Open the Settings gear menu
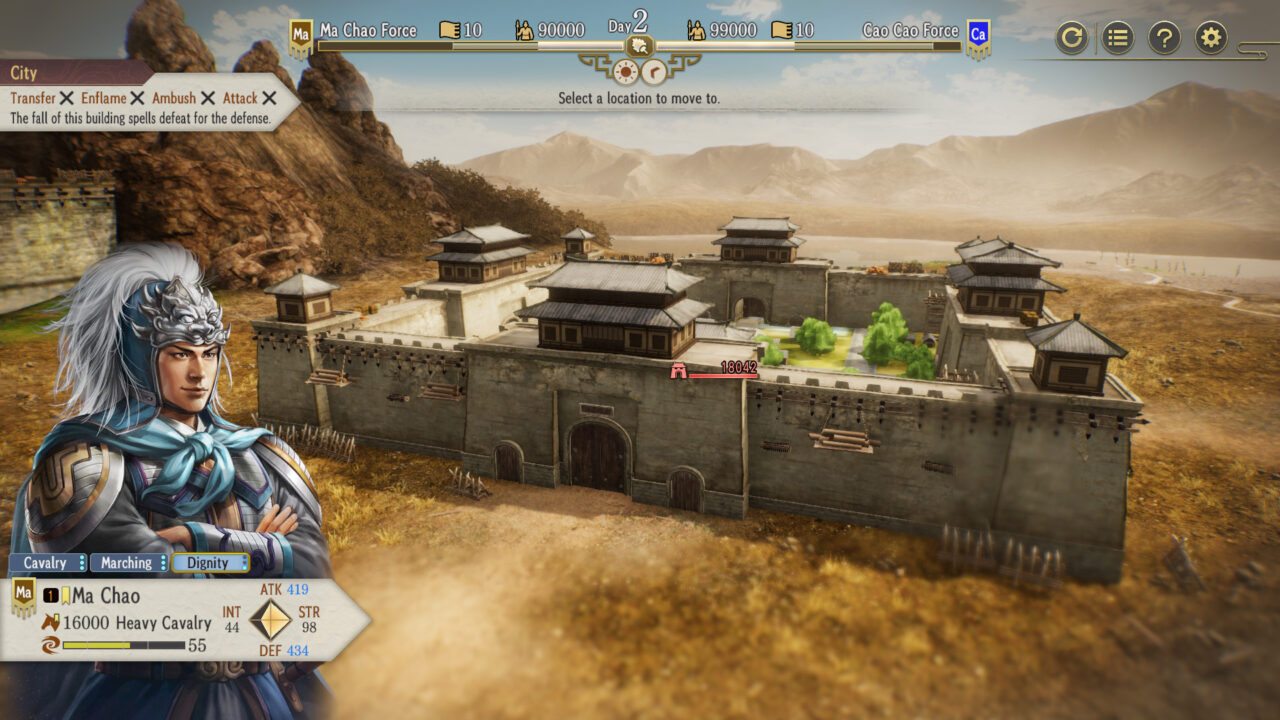The image size is (1280, 720). click(x=1211, y=38)
